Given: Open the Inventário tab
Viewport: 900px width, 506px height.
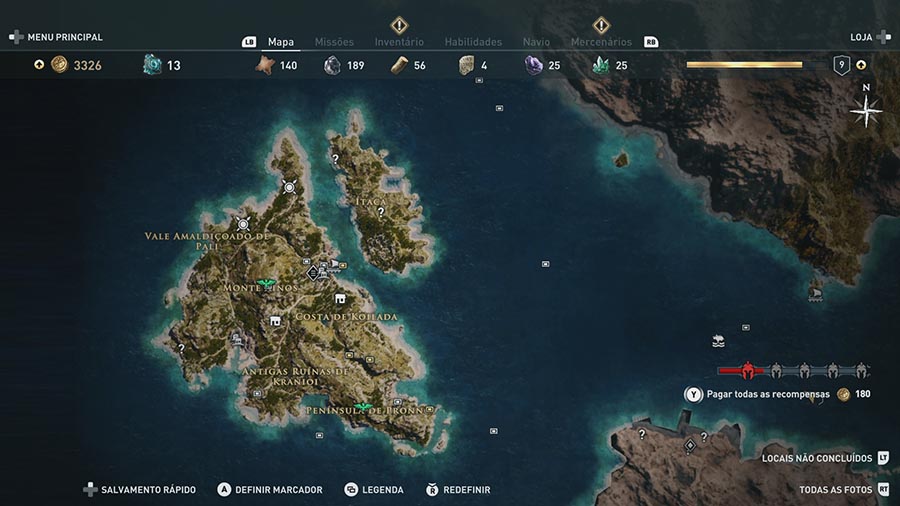Looking at the screenshot, I should point(399,42).
